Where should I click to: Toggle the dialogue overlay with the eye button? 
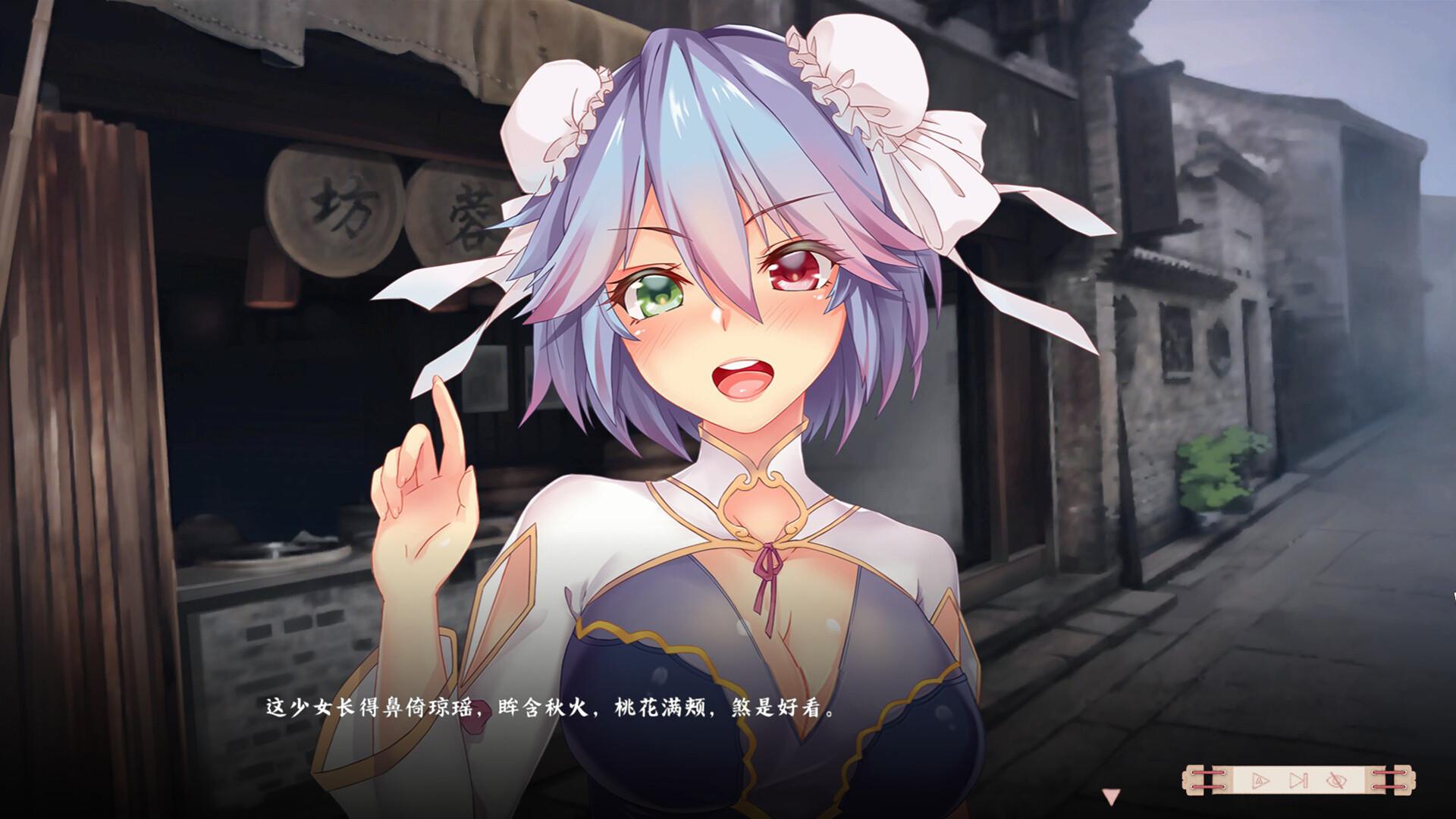(x=1336, y=779)
